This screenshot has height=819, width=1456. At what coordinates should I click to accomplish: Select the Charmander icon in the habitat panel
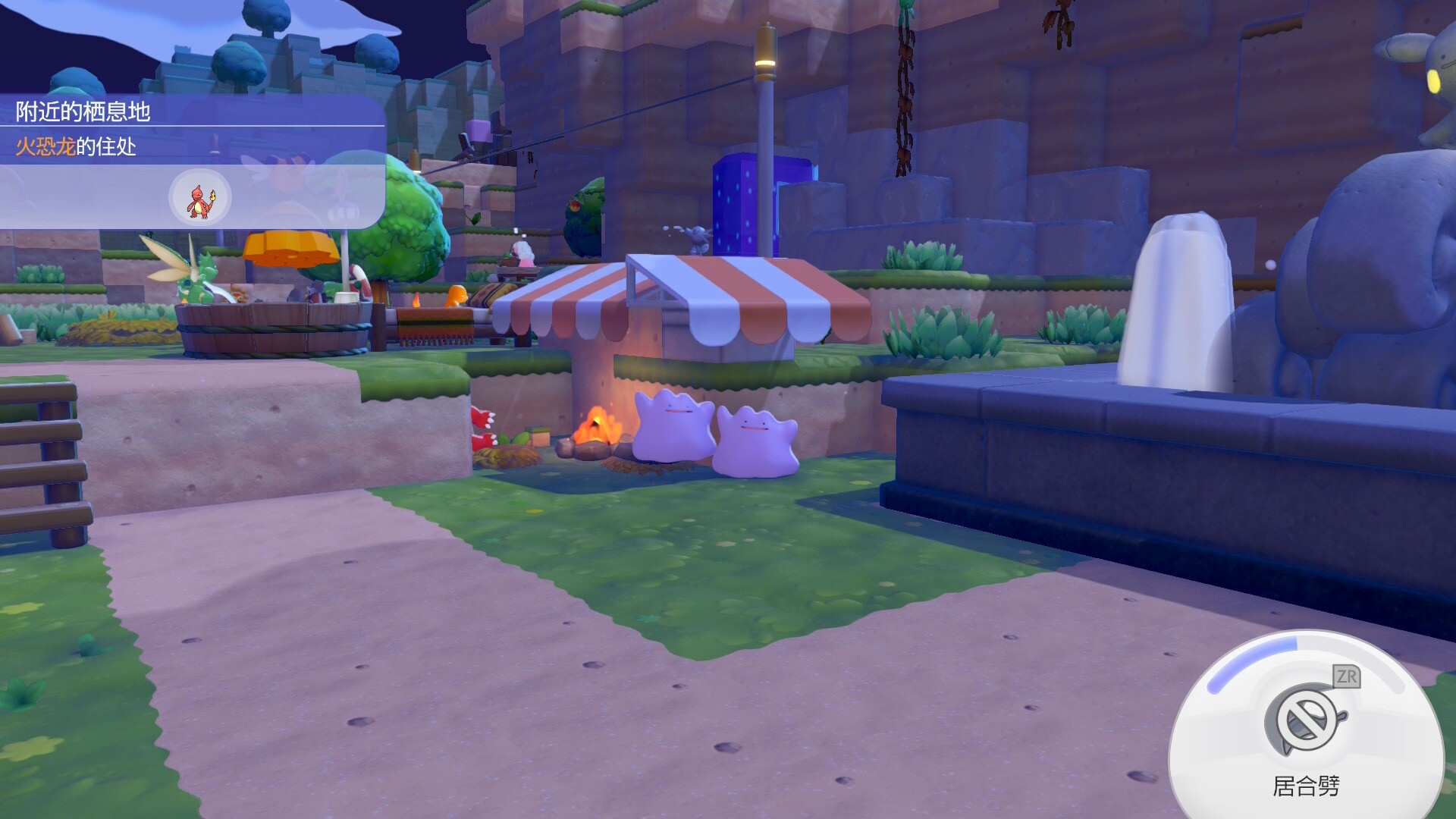[x=200, y=198]
